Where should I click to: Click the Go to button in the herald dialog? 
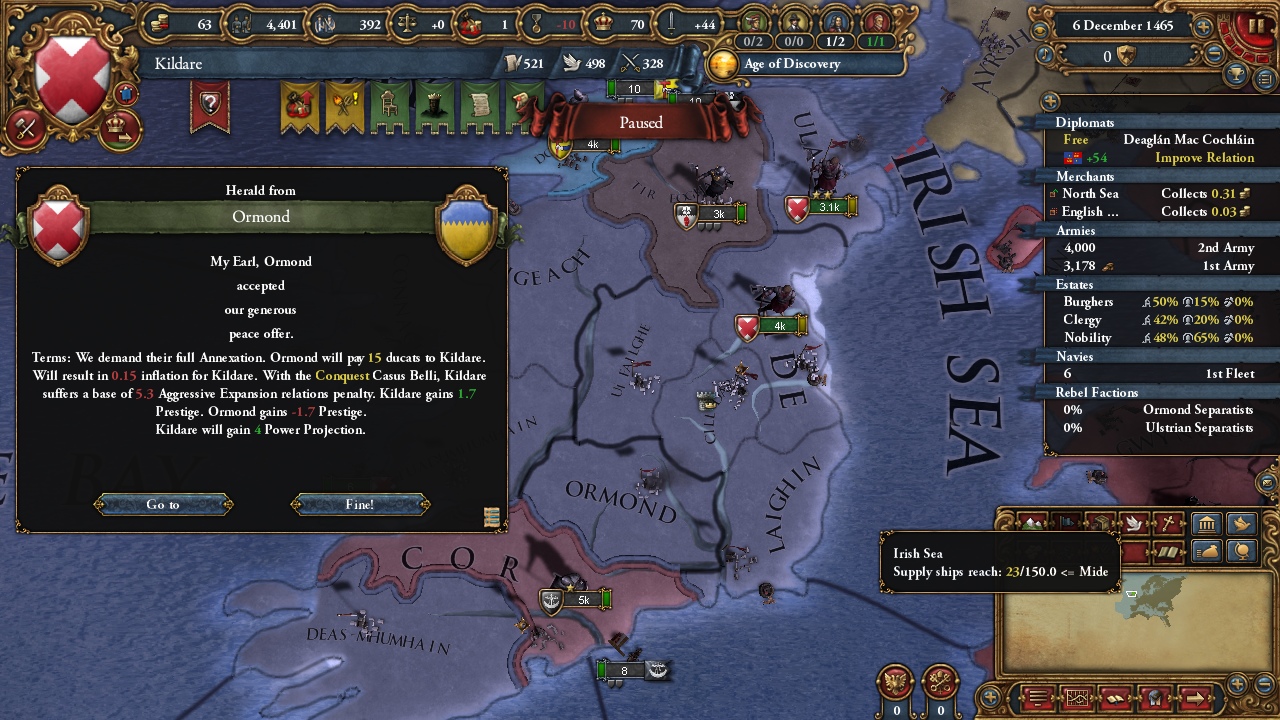point(162,504)
